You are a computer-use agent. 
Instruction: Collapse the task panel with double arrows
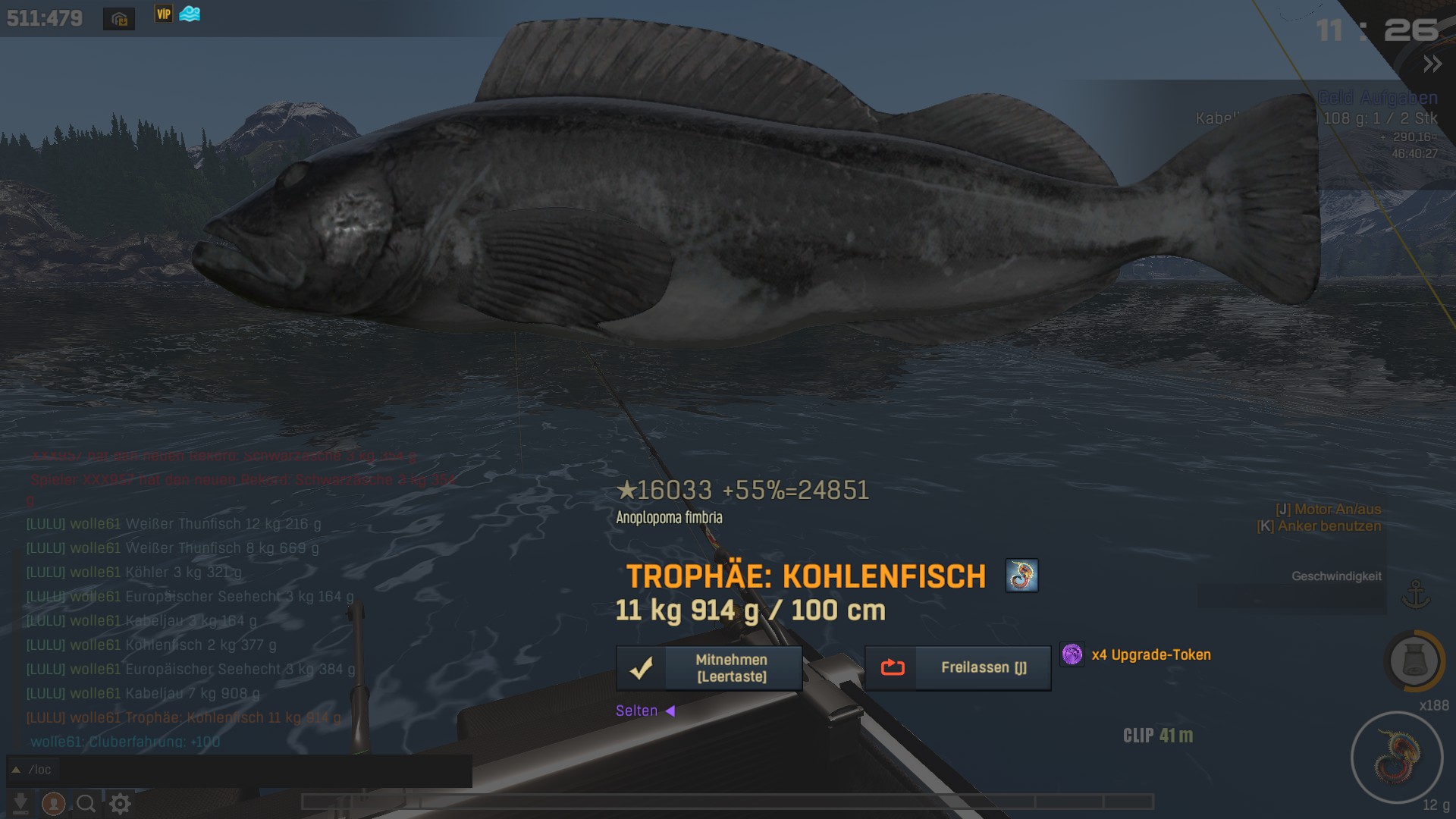click(1432, 64)
